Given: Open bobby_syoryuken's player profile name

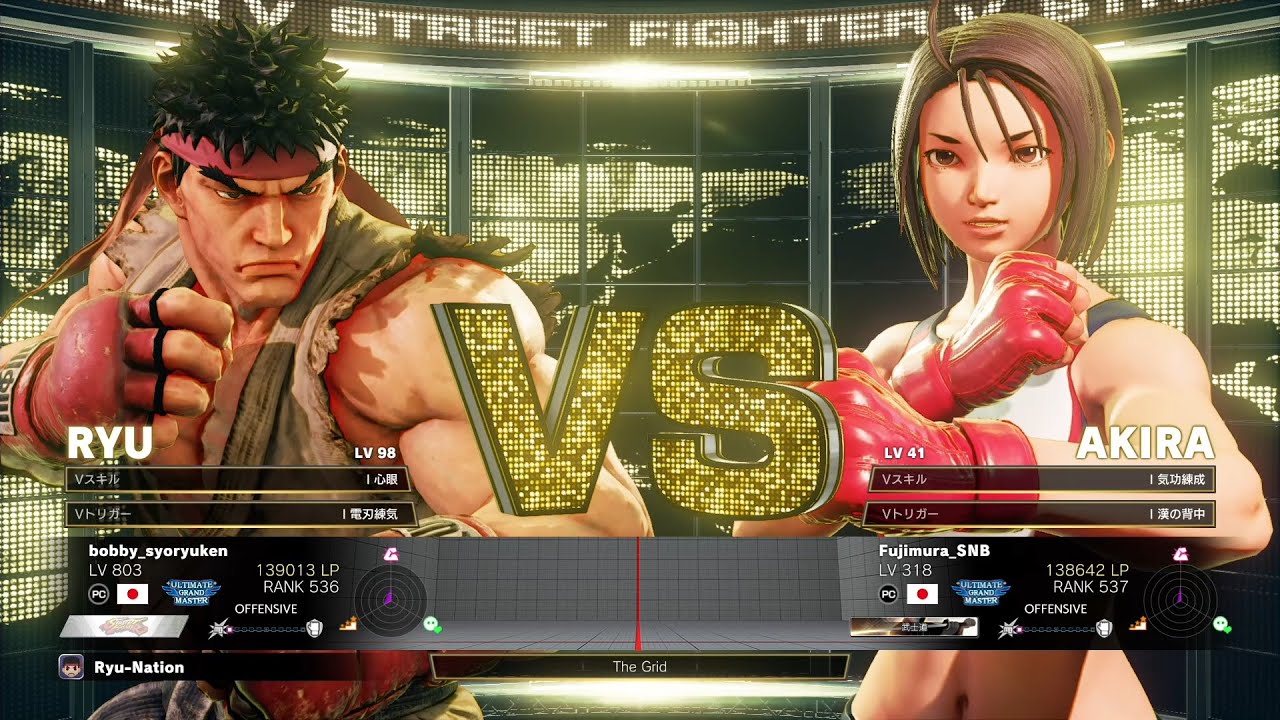Looking at the screenshot, I should pyautogui.click(x=158, y=551).
